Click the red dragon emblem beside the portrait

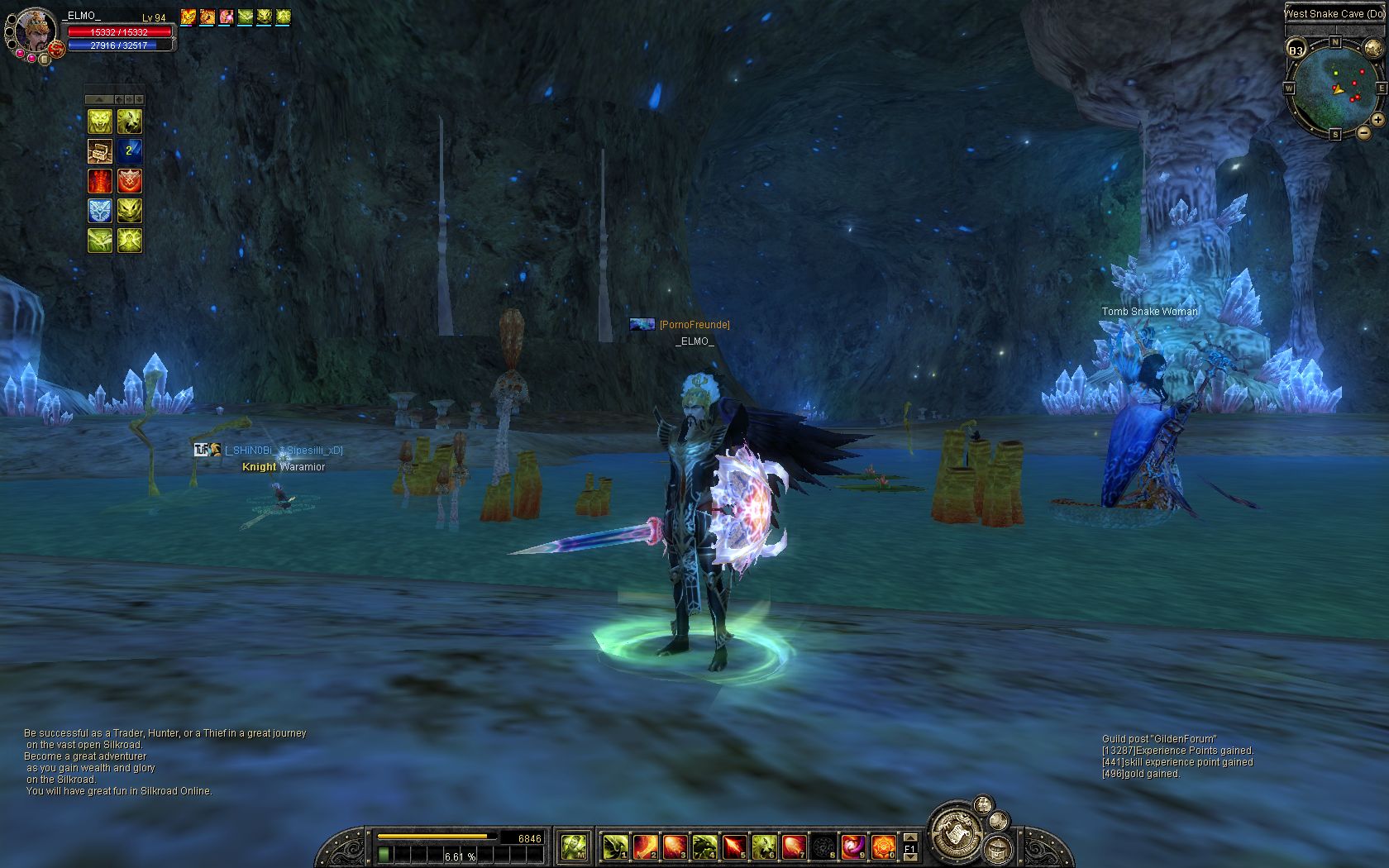pyautogui.click(x=56, y=50)
